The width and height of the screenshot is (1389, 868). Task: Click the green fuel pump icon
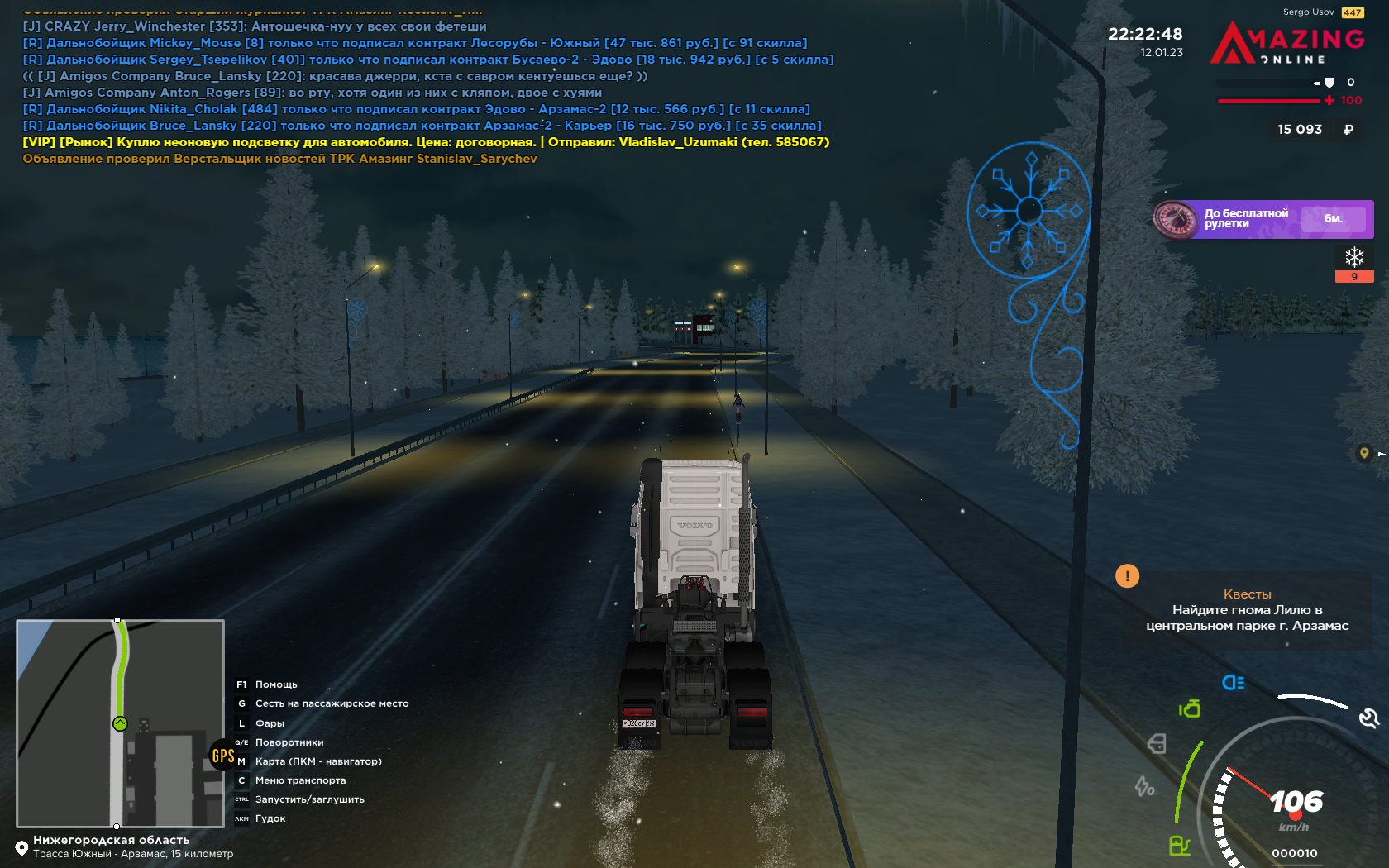(x=1180, y=845)
